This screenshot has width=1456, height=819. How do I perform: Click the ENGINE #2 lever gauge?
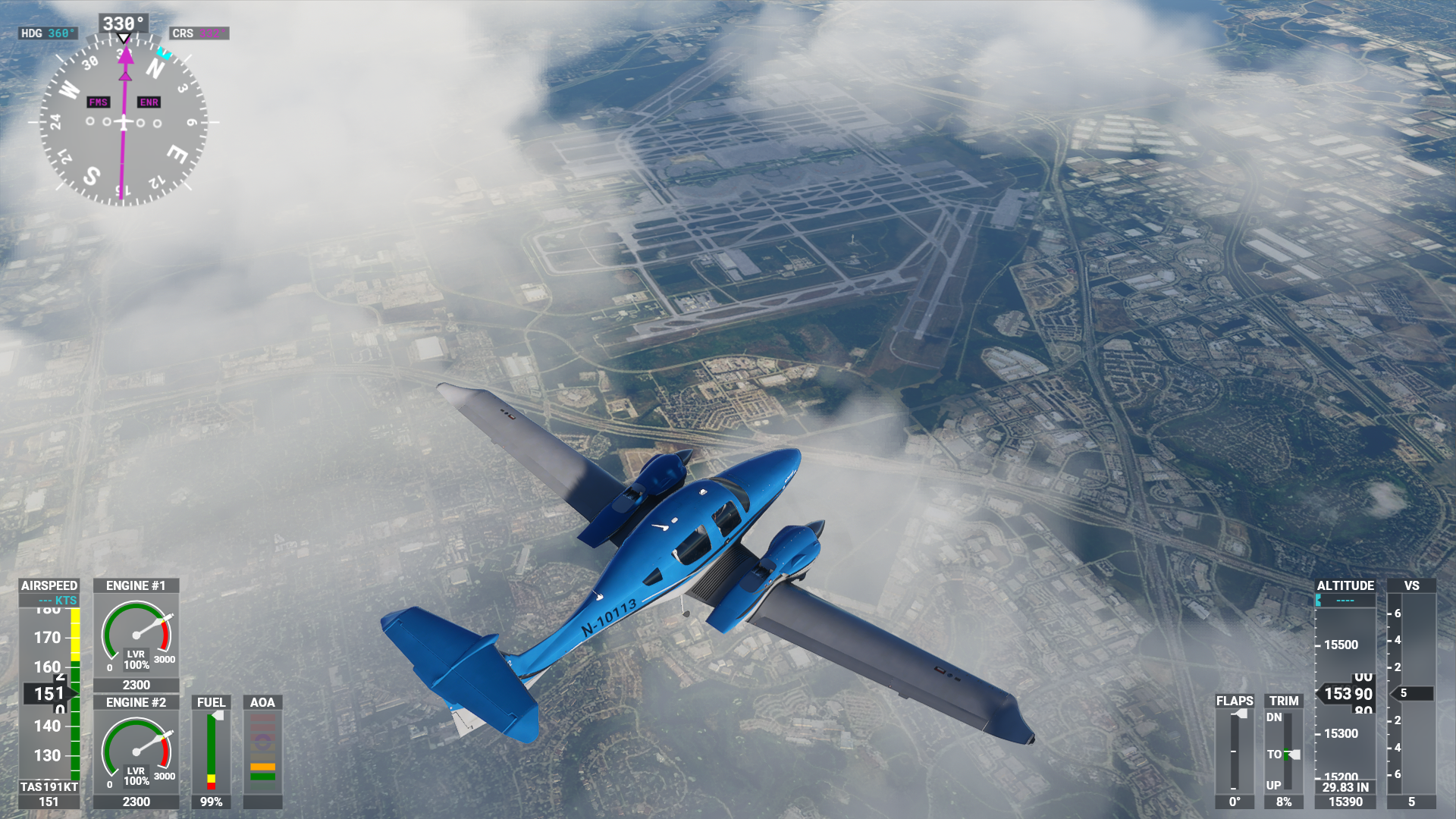[x=136, y=752]
